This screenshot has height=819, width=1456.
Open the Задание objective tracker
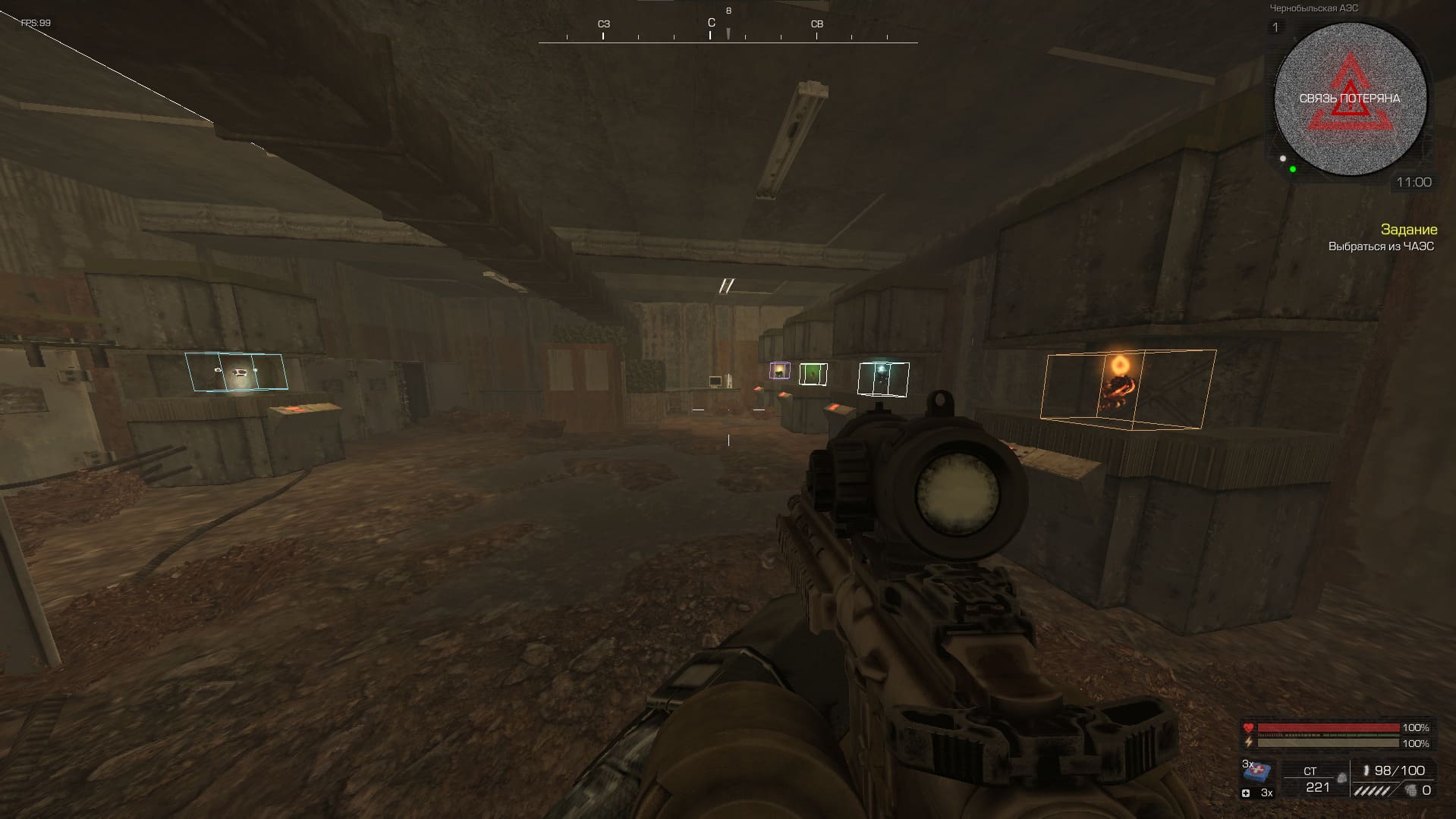(x=1408, y=230)
